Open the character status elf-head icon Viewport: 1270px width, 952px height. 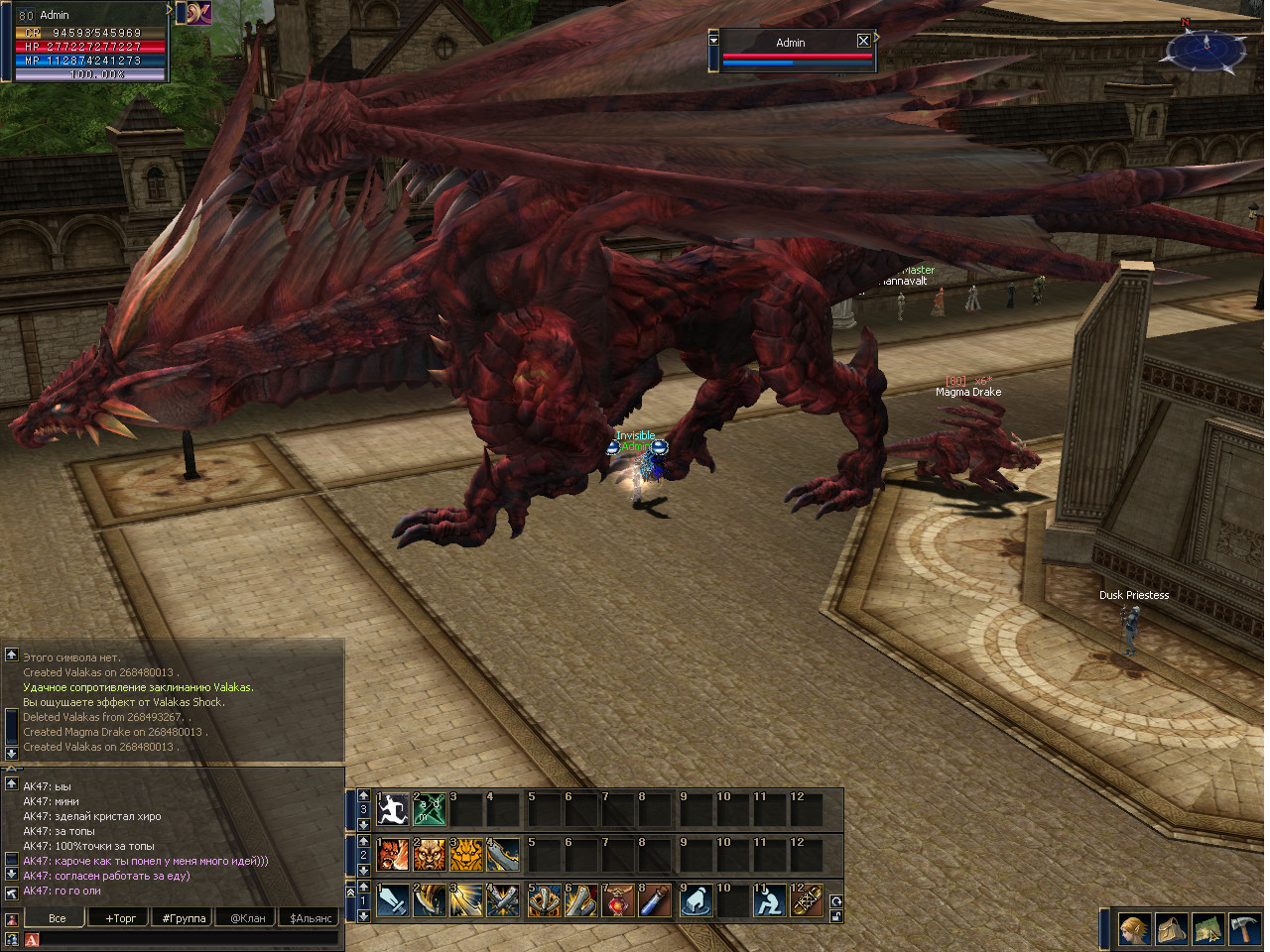coord(1135,929)
